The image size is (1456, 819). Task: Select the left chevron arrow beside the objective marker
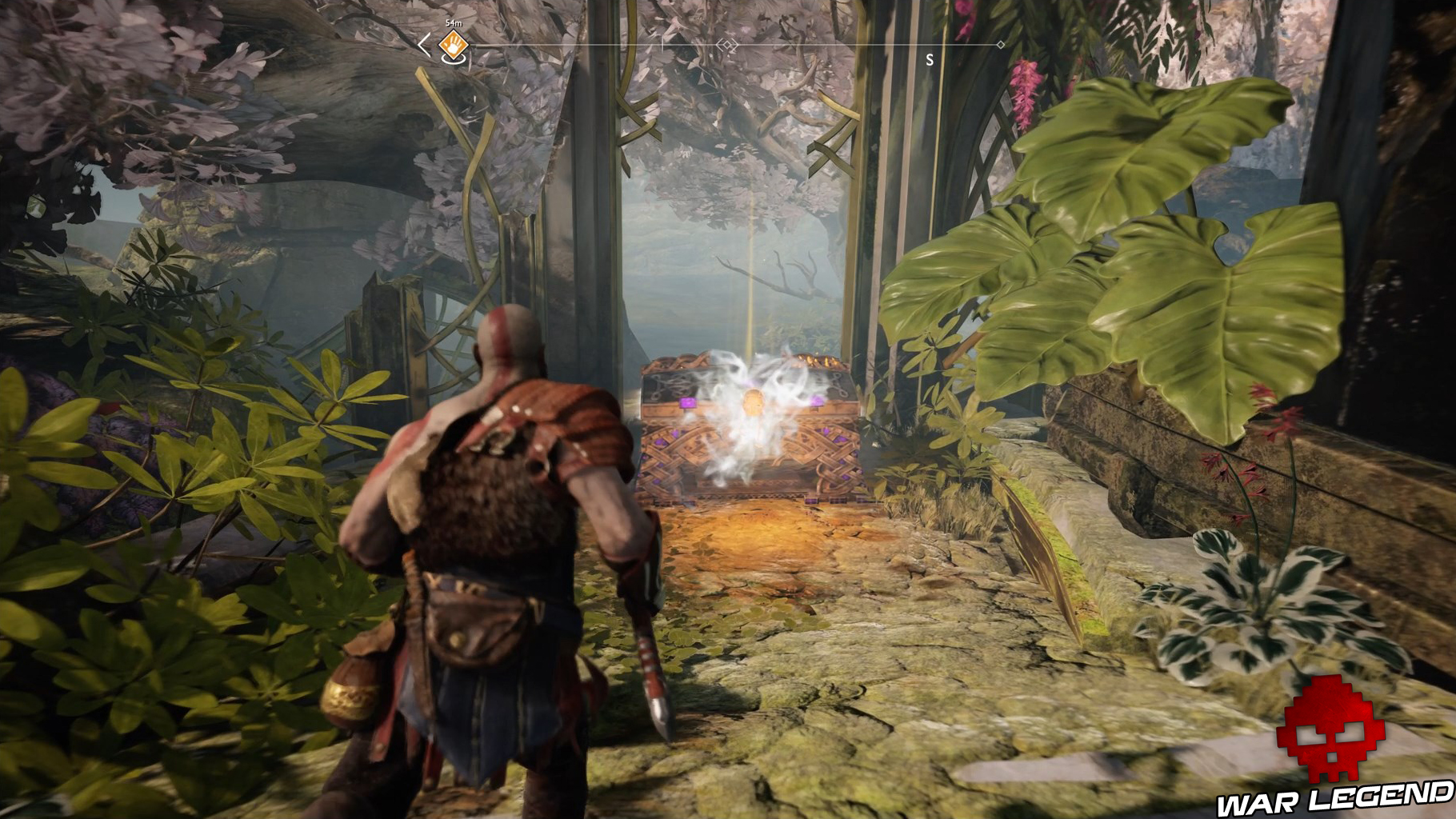pos(424,46)
